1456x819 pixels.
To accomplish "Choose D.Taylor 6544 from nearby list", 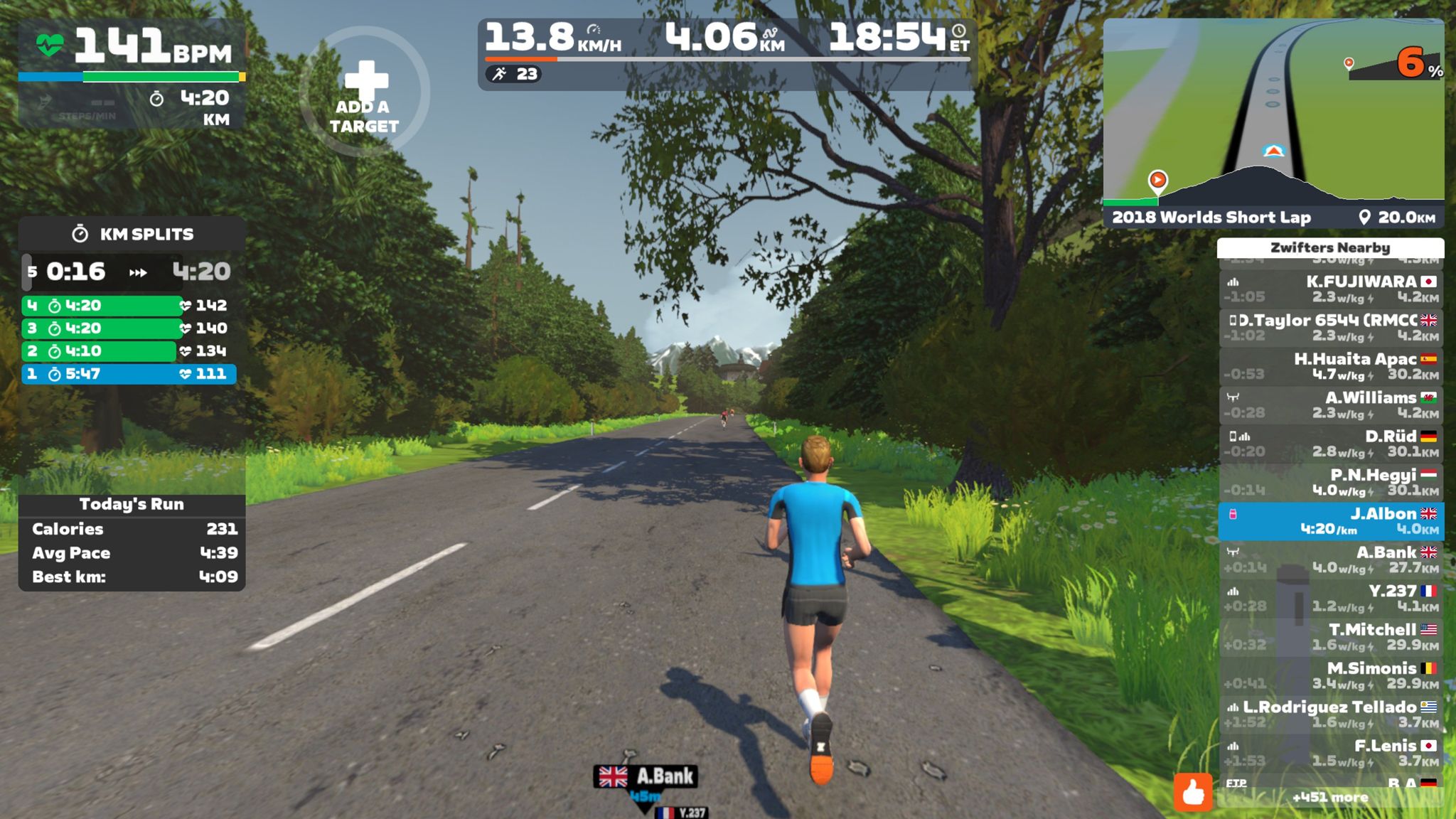I will [1330, 327].
